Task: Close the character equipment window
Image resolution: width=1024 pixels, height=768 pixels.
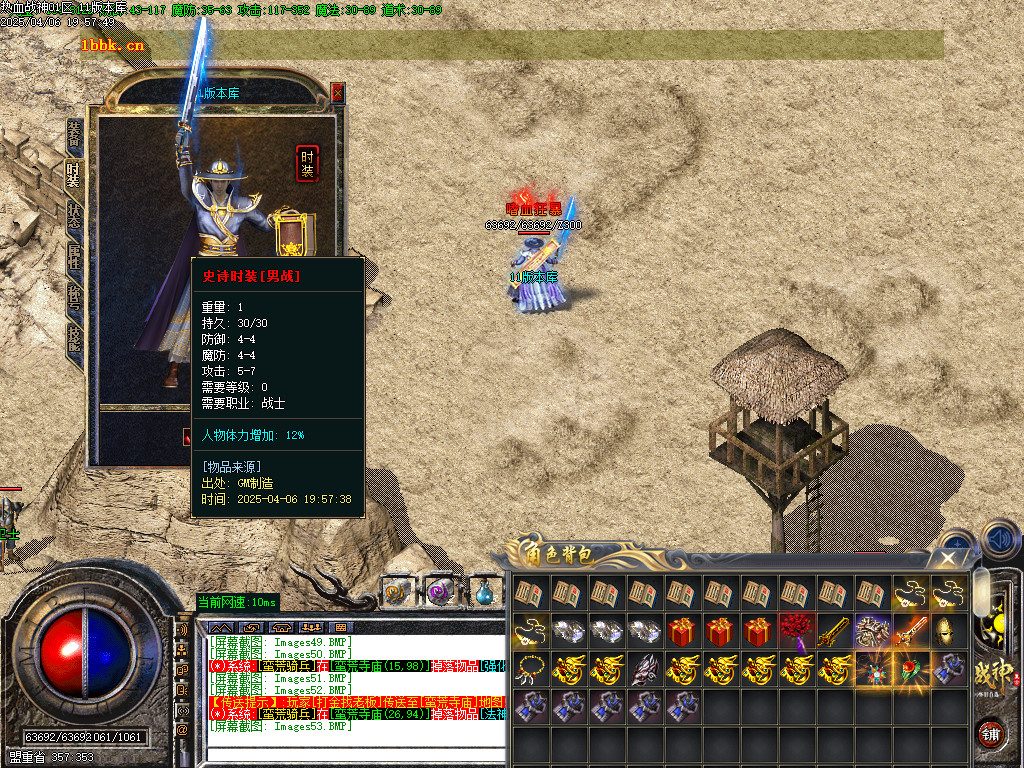Action: 337,93
